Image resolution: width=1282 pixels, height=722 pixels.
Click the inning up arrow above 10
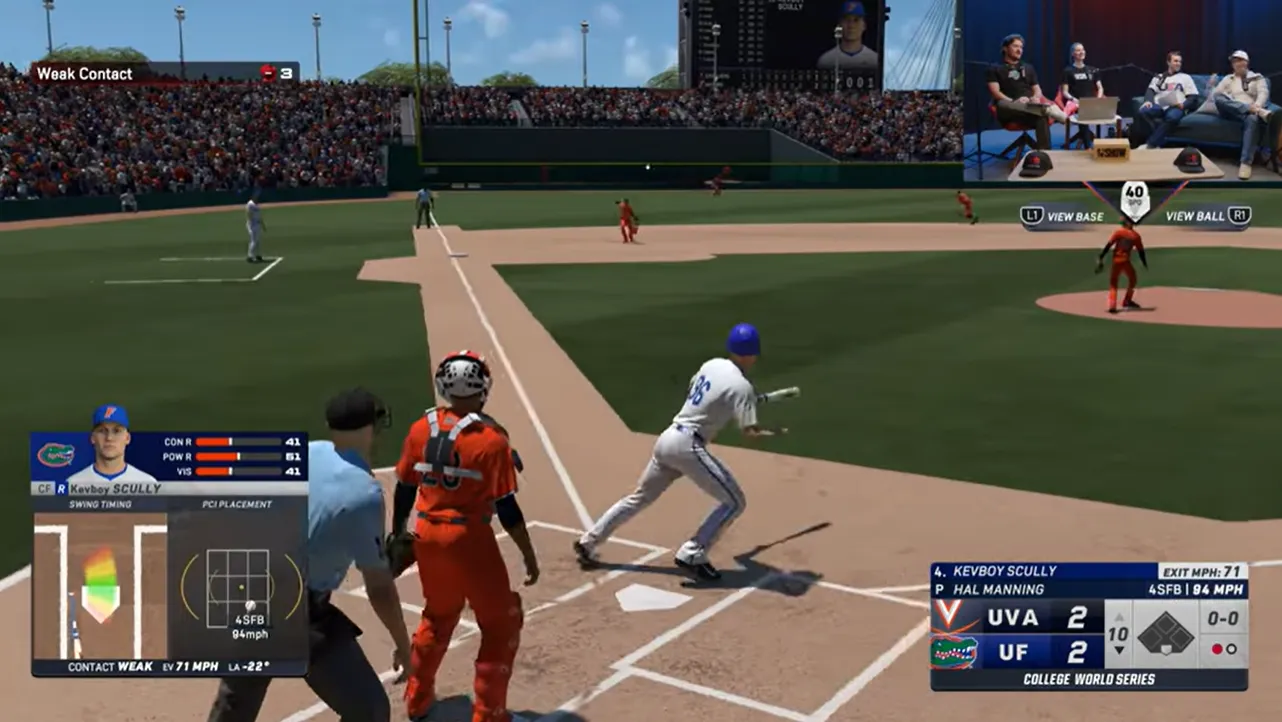pyautogui.click(x=1119, y=617)
